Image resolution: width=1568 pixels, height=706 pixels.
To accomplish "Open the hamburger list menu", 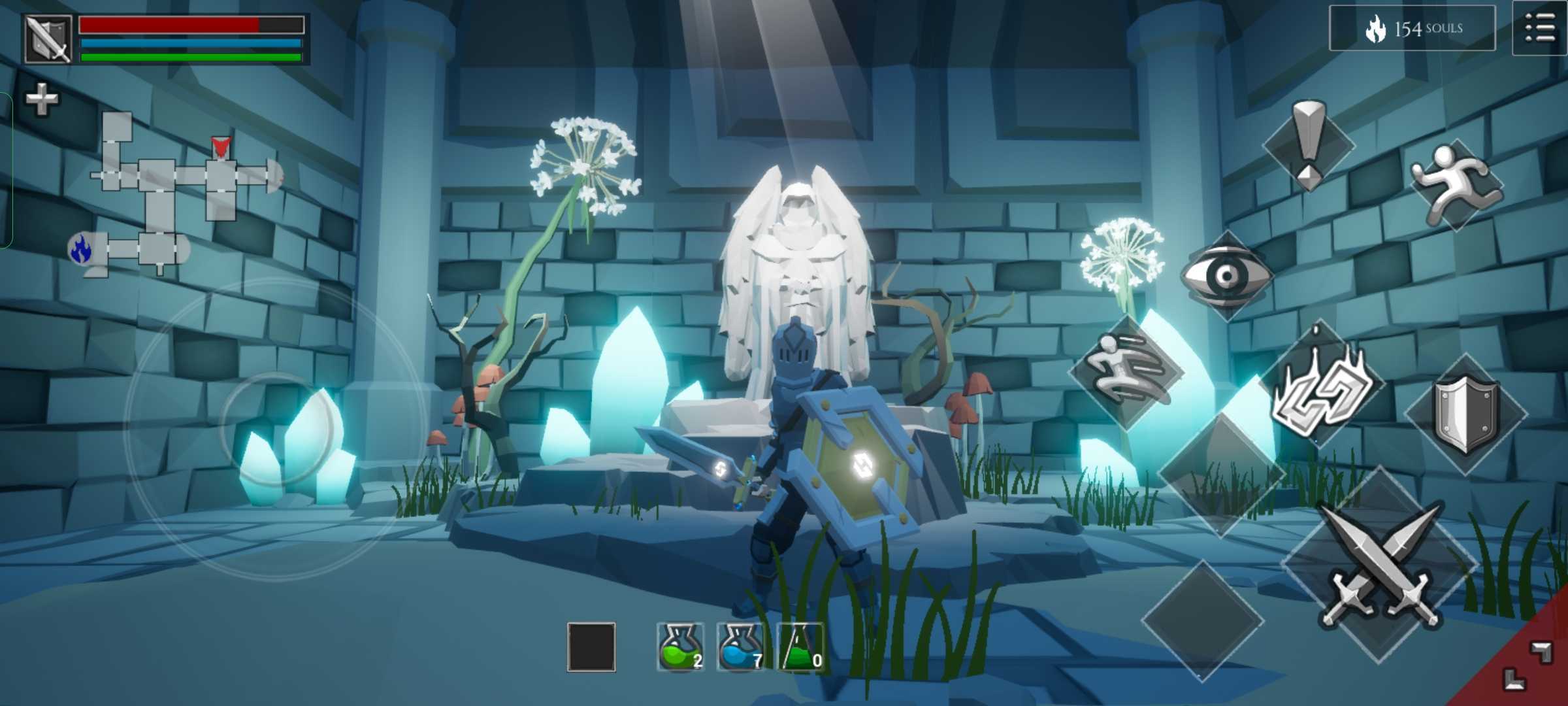I will pyautogui.click(x=1539, y=28).
